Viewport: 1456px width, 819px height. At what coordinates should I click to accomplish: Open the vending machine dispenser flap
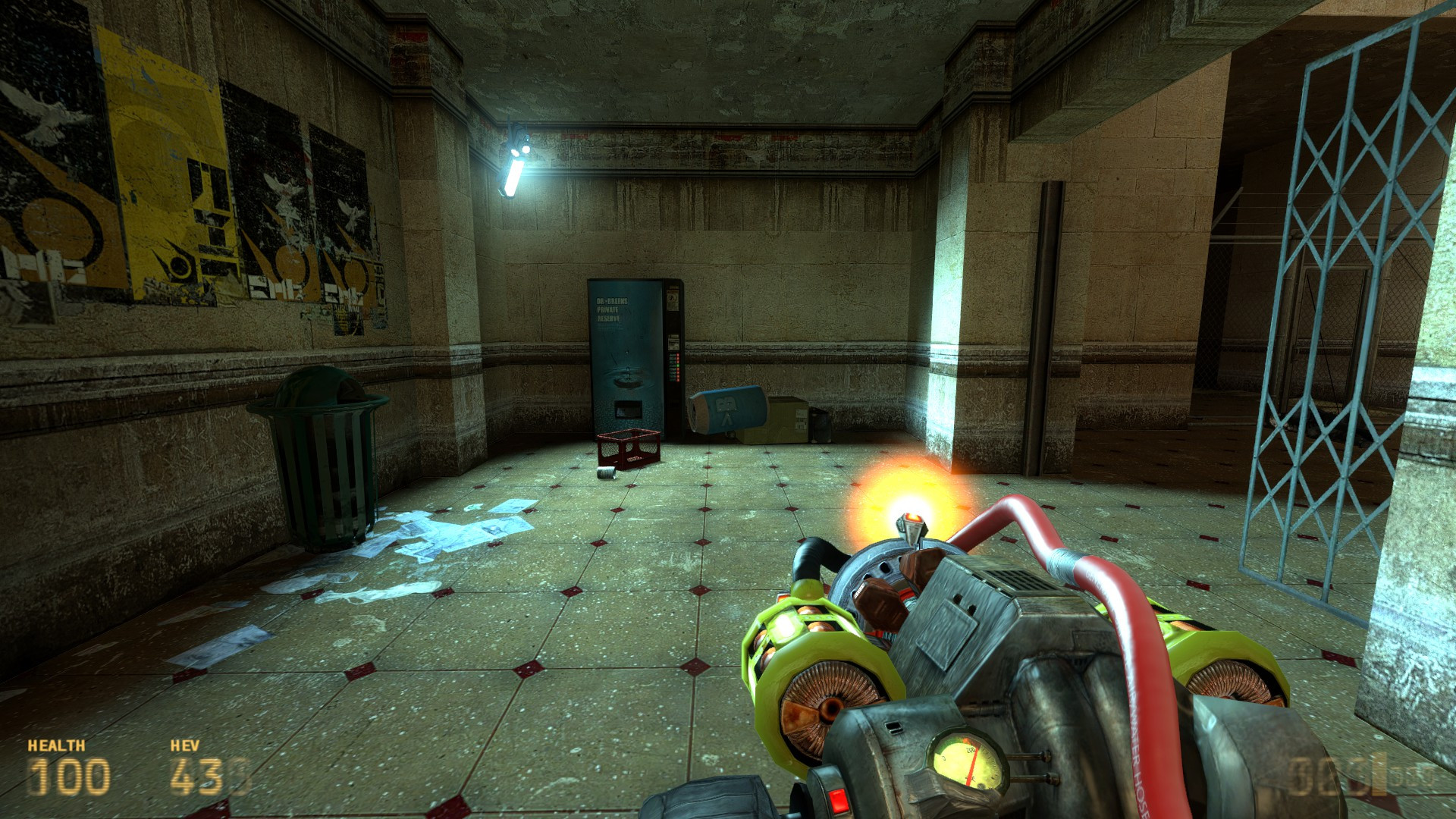point(628,409)
